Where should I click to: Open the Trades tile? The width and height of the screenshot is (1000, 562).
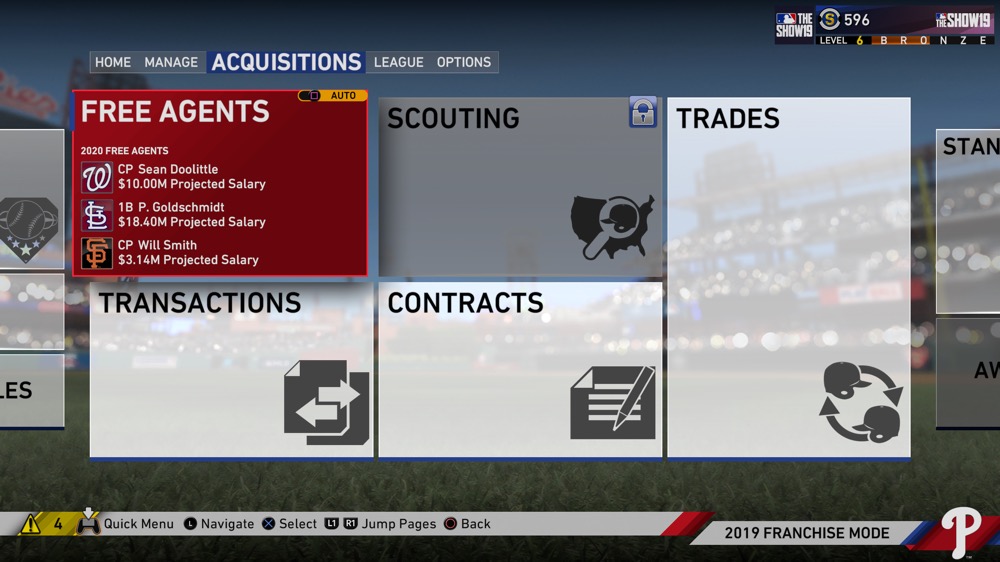coord(788,277)
